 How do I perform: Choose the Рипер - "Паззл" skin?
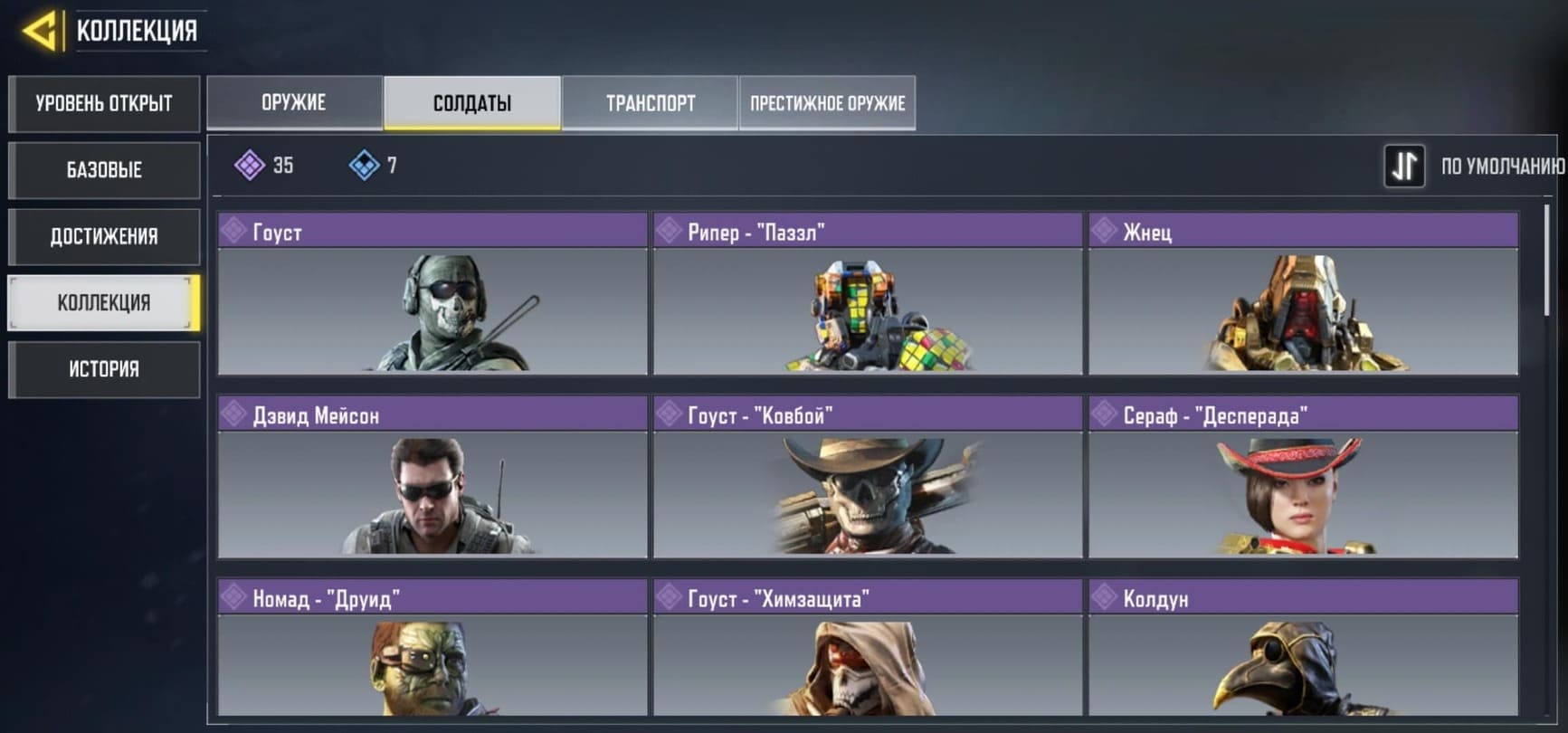tap(868, 294)
